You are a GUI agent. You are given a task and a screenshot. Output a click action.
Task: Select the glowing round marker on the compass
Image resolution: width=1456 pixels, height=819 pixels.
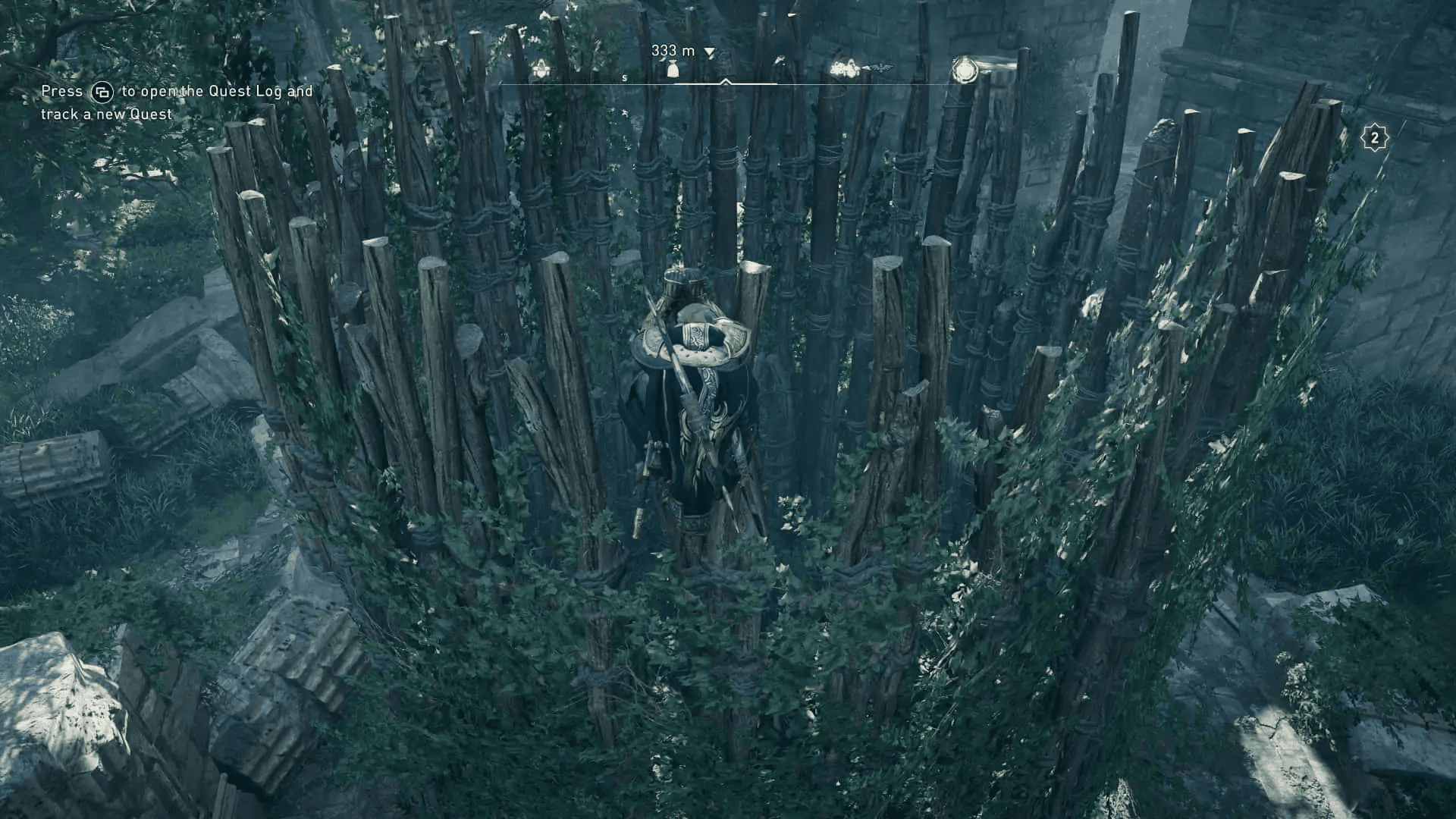point(964,69)
